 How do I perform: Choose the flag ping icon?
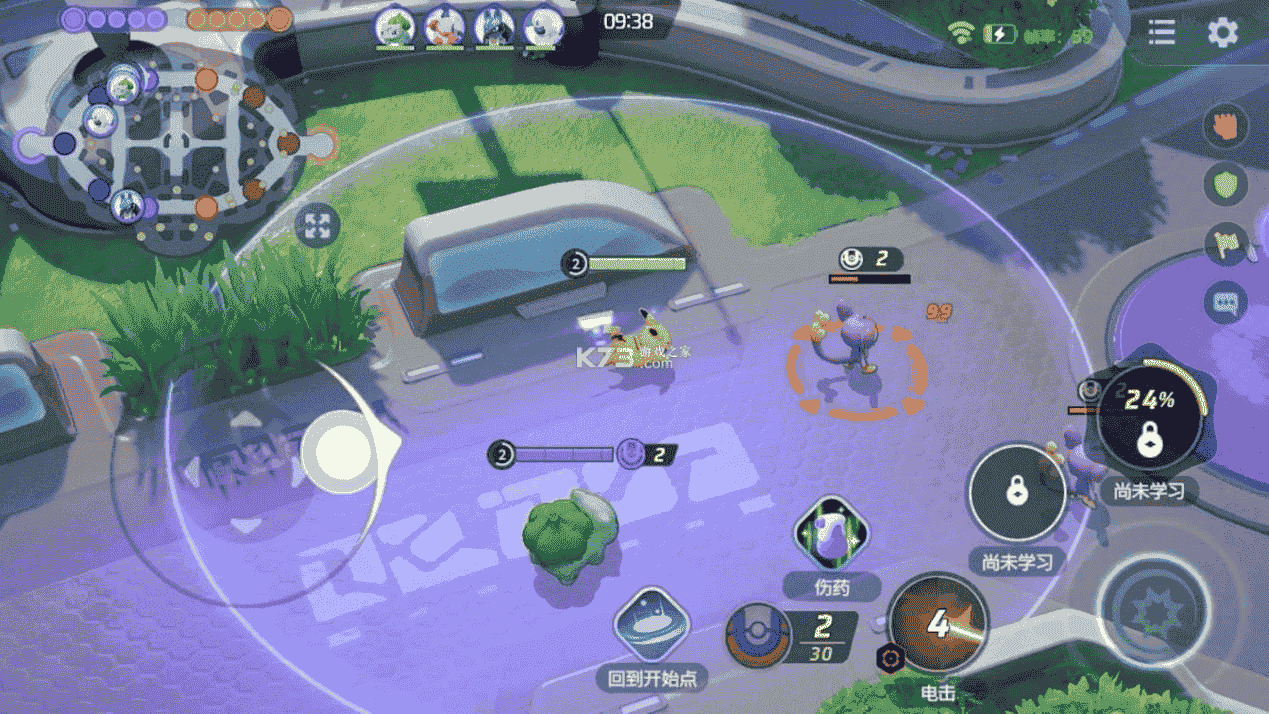point(1226,243)
